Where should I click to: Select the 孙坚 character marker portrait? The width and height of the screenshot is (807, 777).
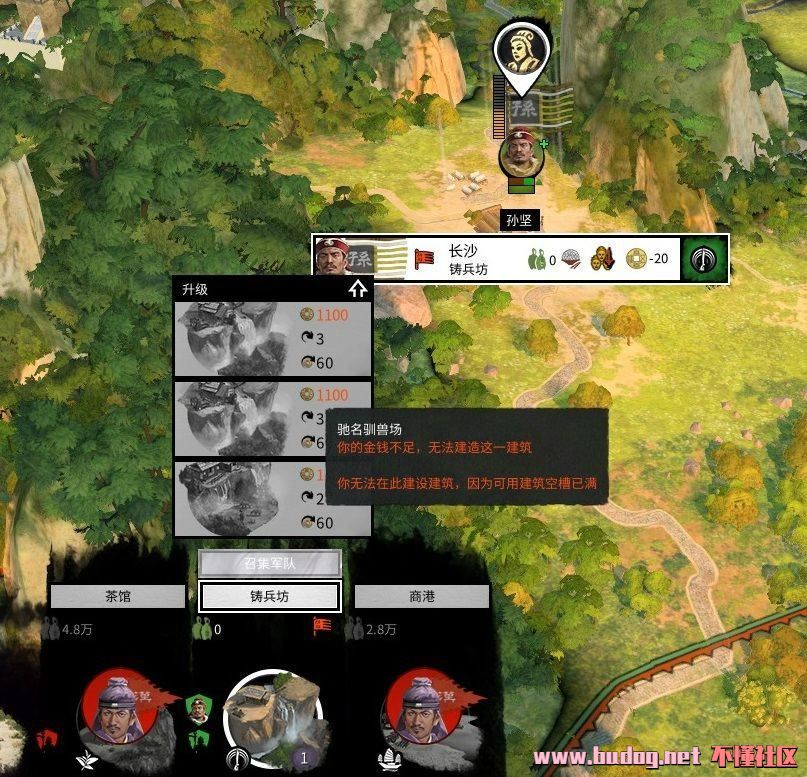[518, 154]
